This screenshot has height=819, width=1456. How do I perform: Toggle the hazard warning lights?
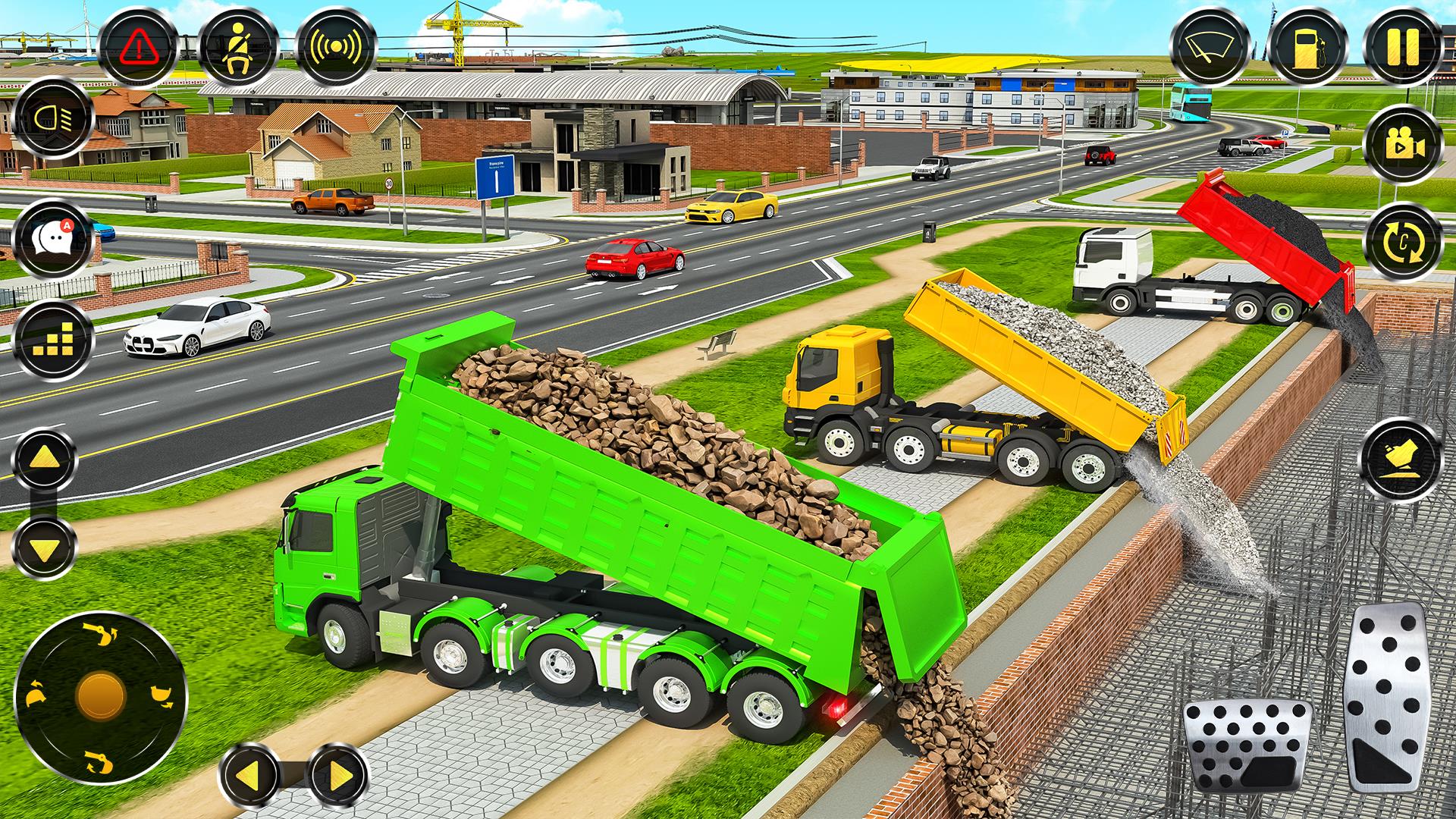[x=138, y=47]
